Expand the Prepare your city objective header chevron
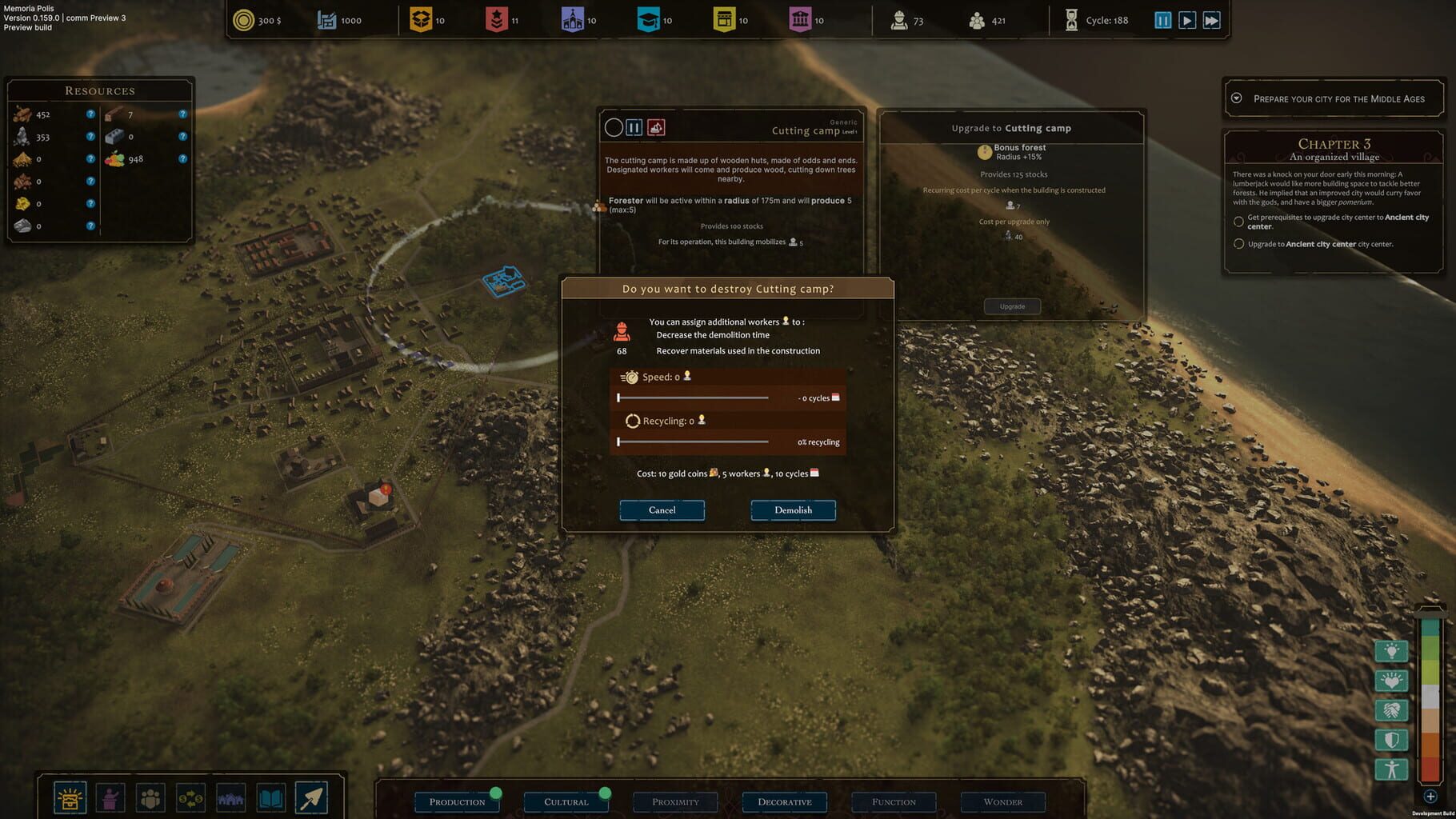This screenshot has width=1456, height=819. tap(1236, 98)
